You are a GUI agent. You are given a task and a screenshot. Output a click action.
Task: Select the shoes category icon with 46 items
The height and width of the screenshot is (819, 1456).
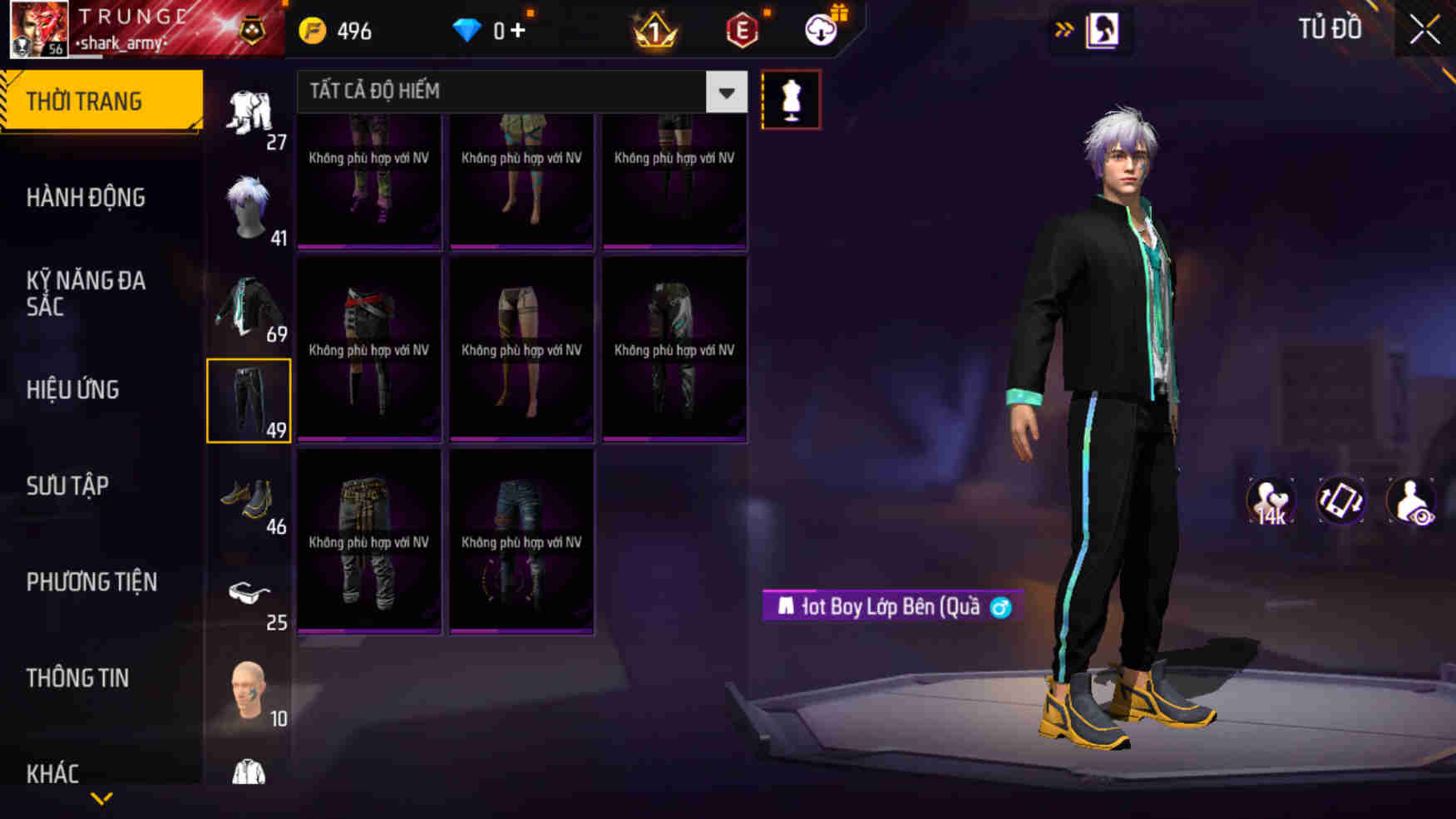[249, 499]
